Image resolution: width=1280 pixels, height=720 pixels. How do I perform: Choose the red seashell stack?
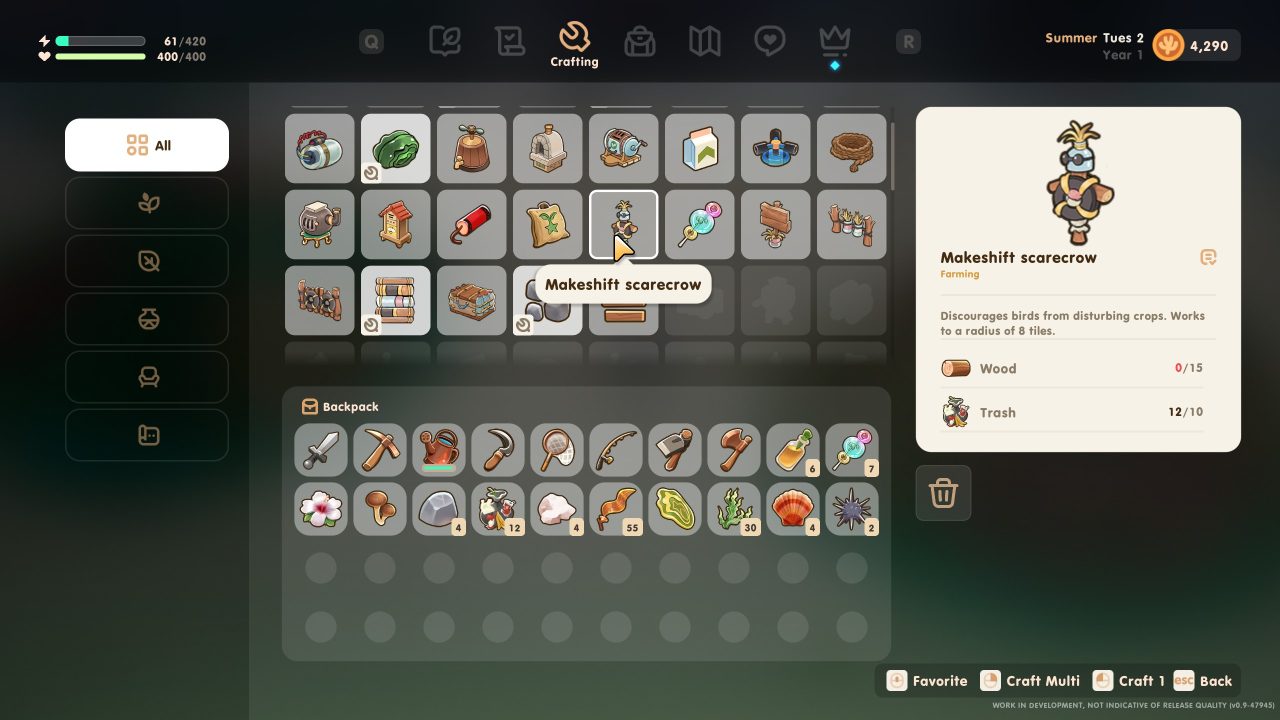(x=793, y=509)
